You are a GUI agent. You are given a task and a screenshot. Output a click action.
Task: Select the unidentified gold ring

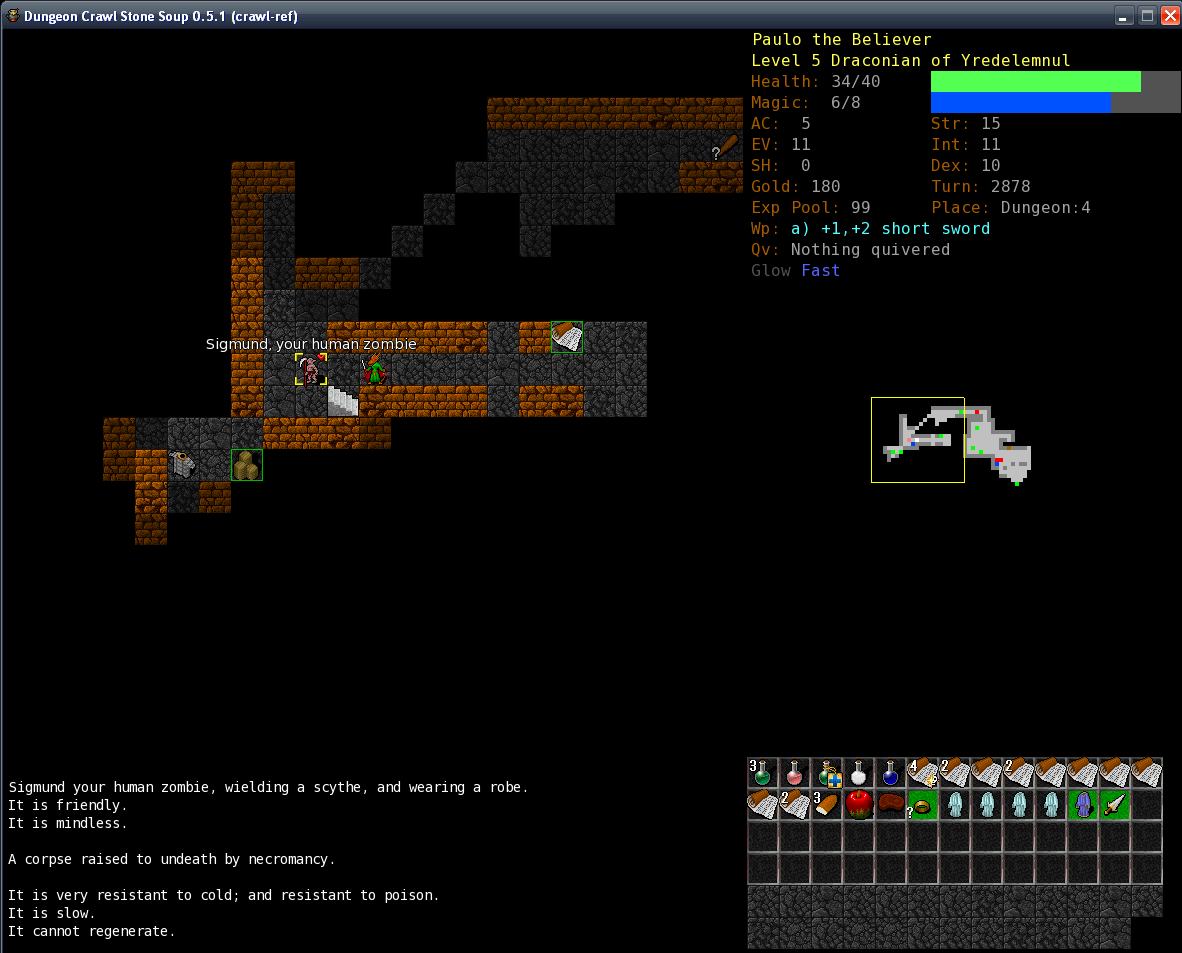coord(923,805)
